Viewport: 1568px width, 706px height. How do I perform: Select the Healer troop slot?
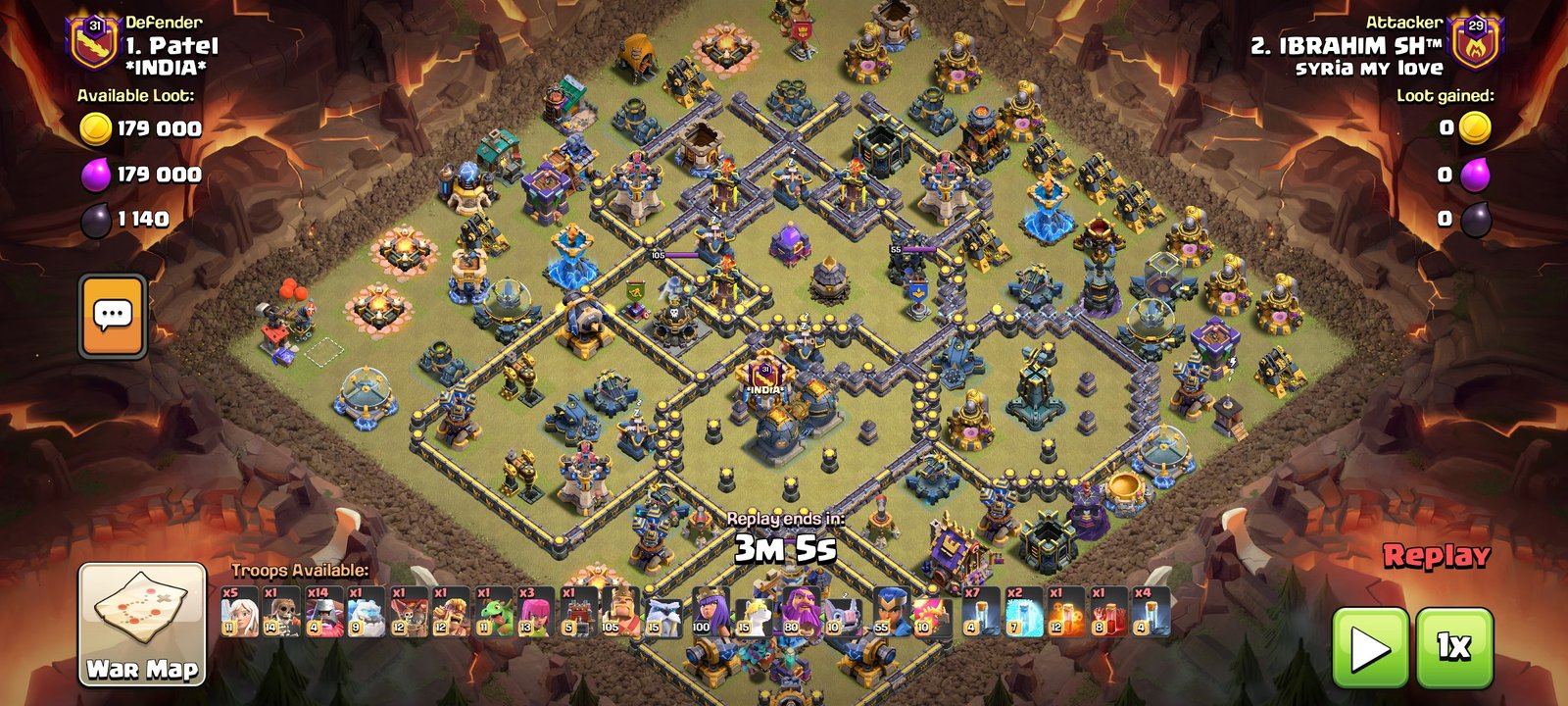[x=239, y=612]
